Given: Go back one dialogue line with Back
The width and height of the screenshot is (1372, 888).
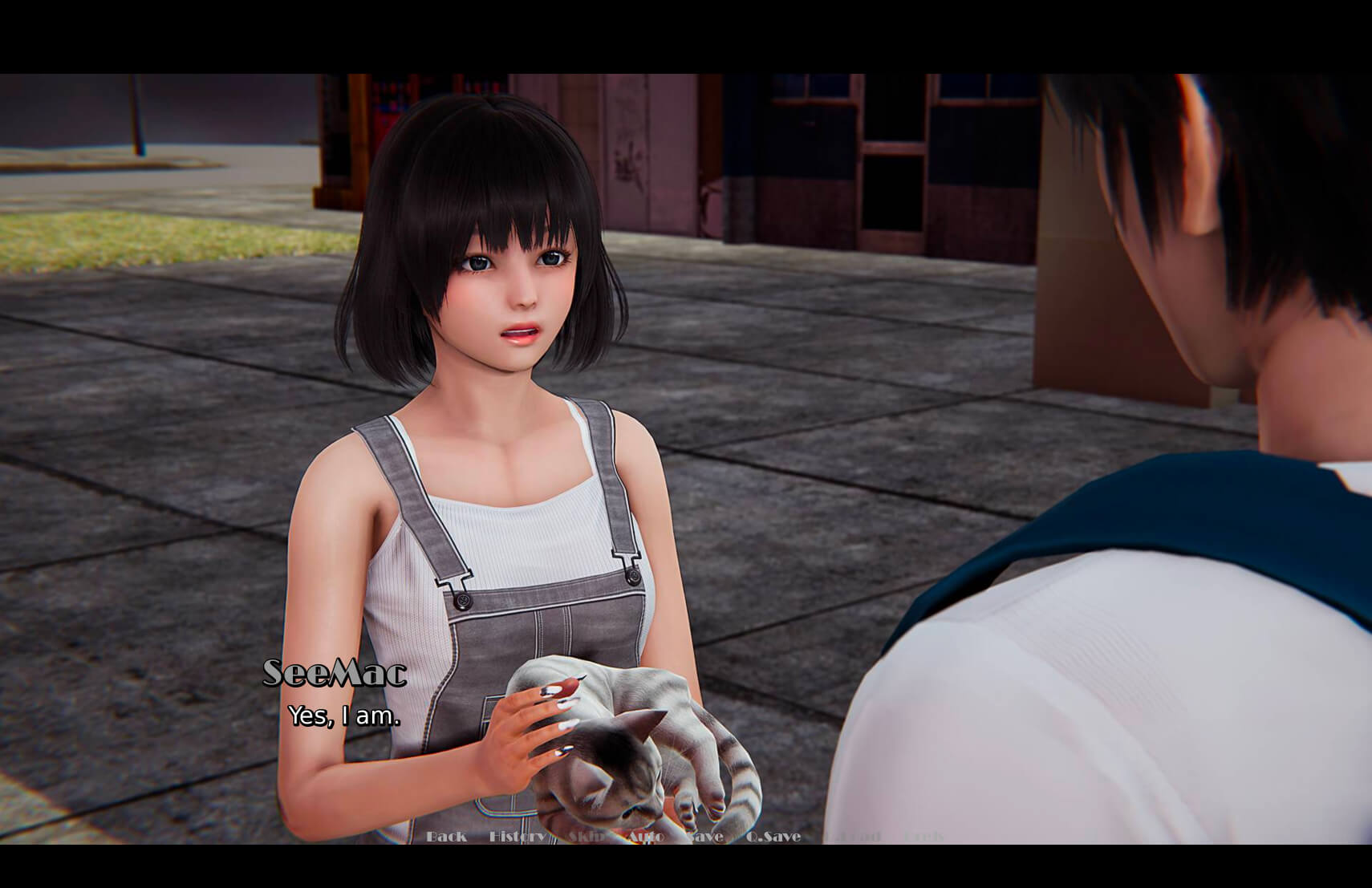Looking at the screenshot, I should [x=446, y=837].
